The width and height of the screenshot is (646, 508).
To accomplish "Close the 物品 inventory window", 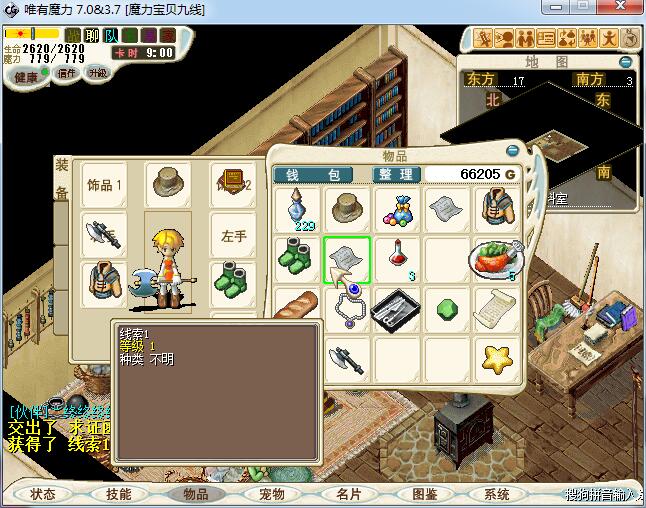I will pyautogui.click(x=512, y=151).
